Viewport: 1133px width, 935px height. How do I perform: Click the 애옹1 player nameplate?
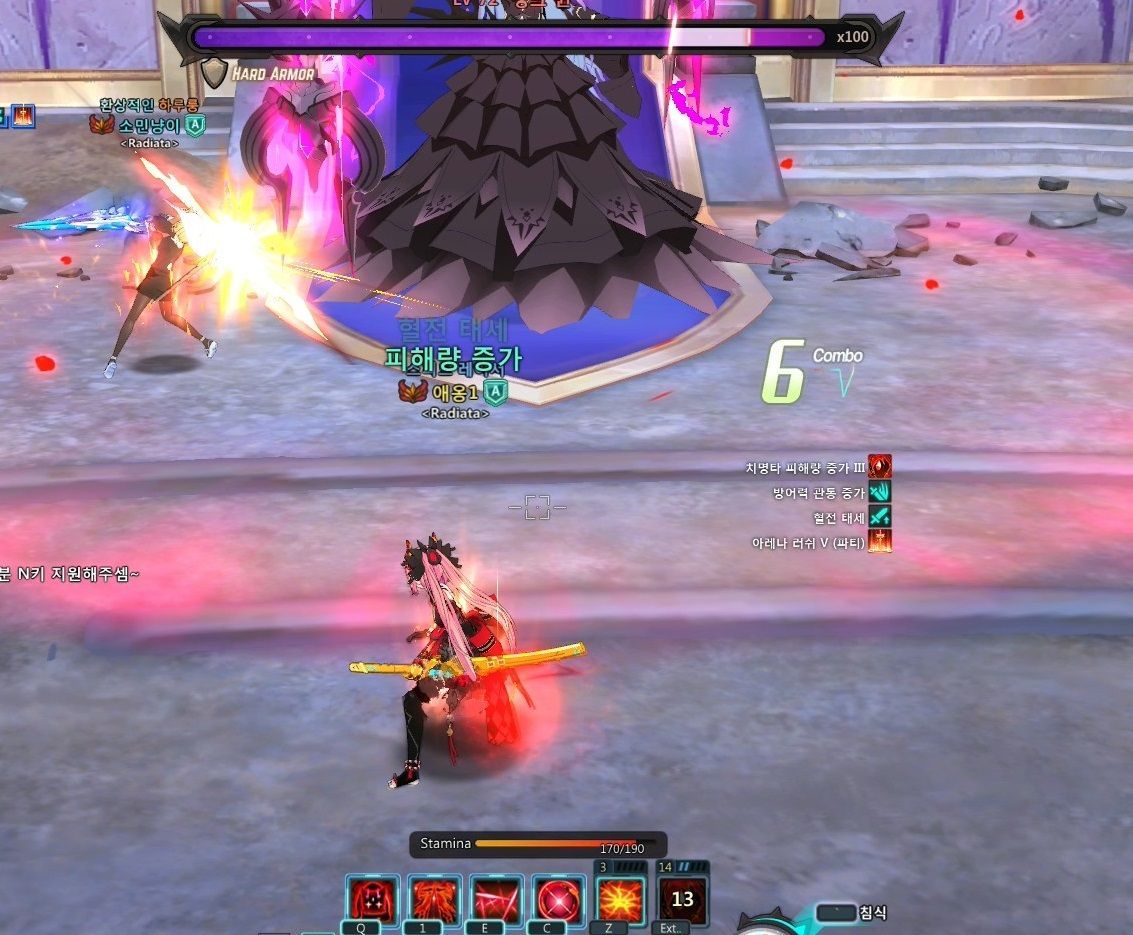455,393
